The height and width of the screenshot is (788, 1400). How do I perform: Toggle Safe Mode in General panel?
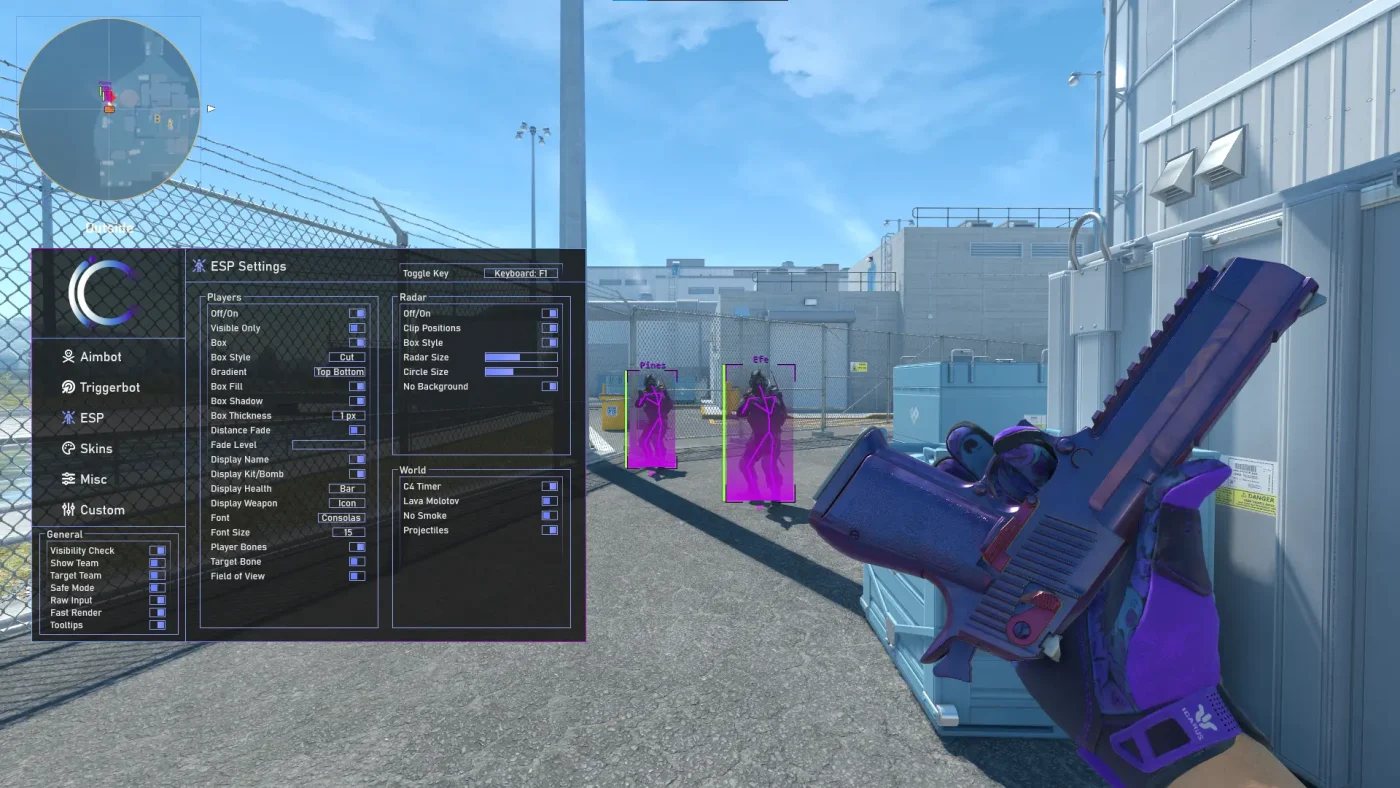point(156,587)
